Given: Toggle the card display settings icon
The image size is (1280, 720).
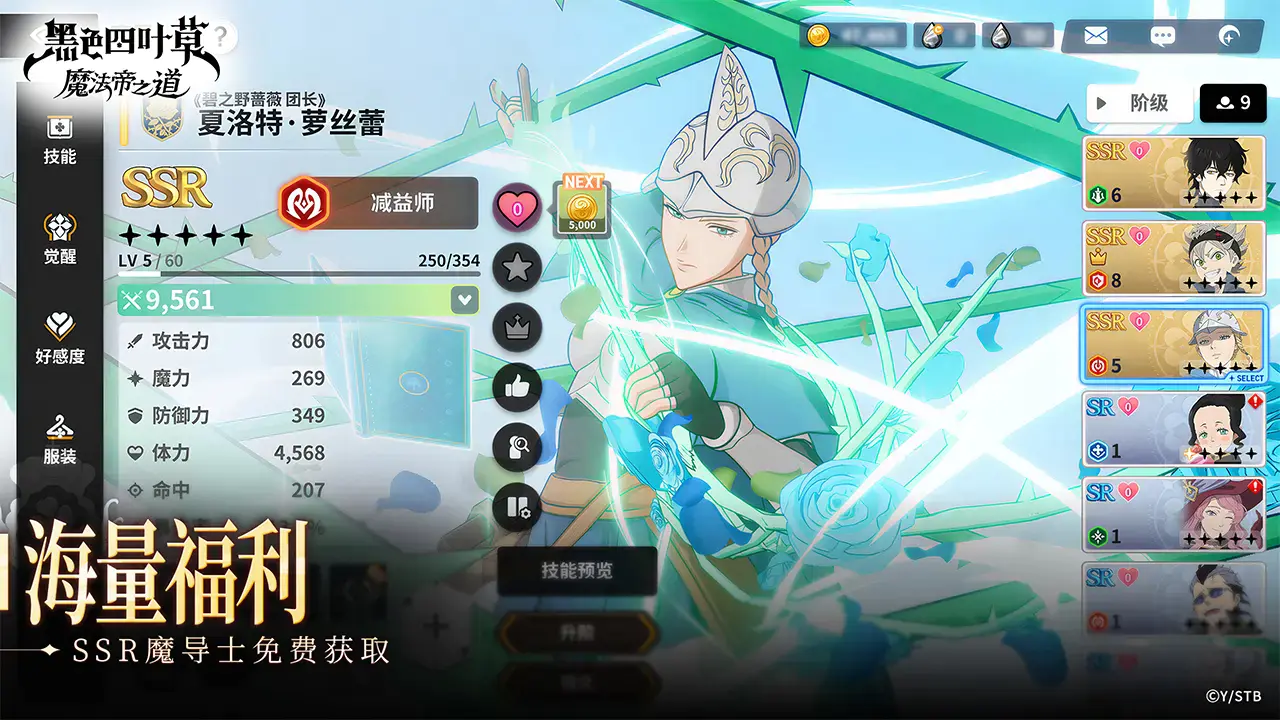Looking at the screenshot, I should click(517, 508).
